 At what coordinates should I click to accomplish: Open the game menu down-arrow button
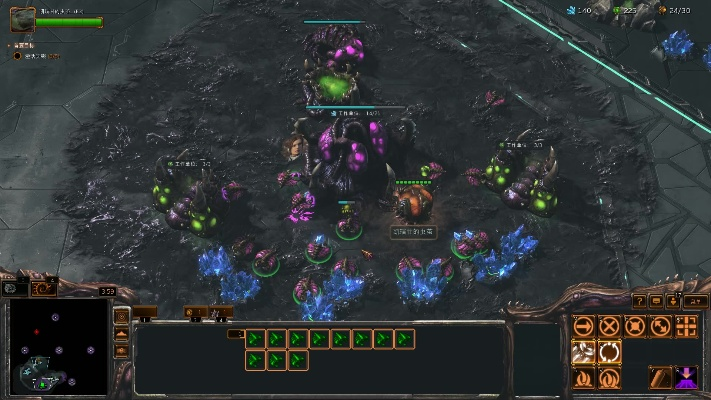pos(674,300)
